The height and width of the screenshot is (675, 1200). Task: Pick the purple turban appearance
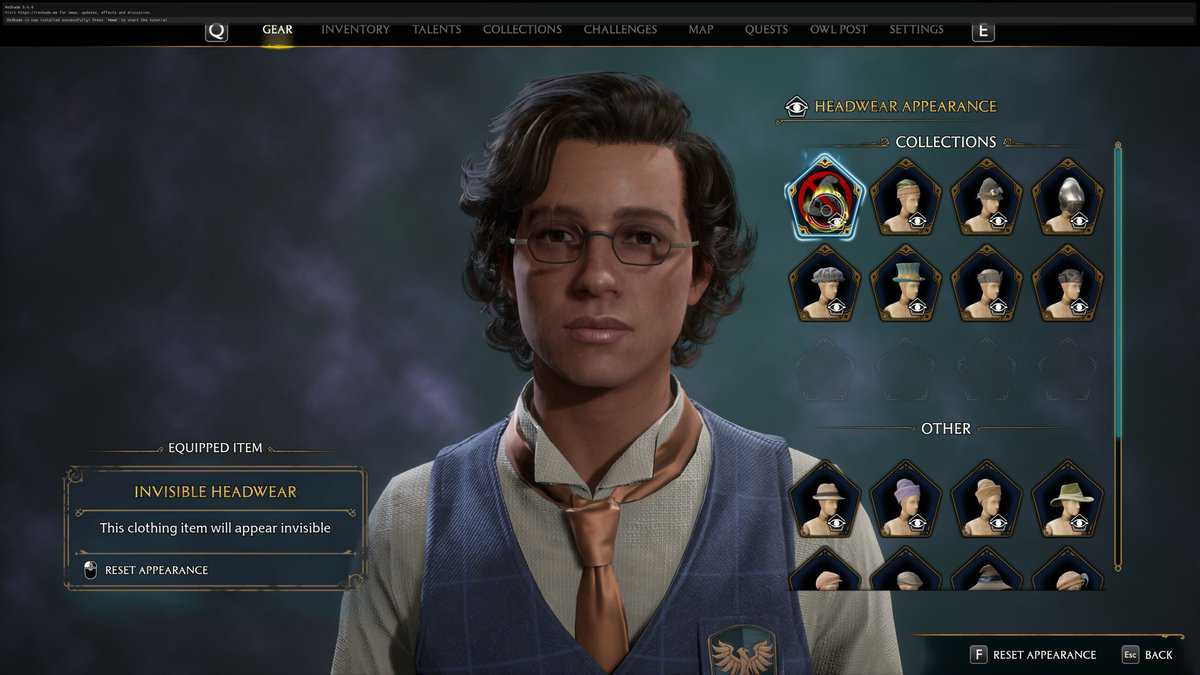pyautogui.click(x=906, y=498)
